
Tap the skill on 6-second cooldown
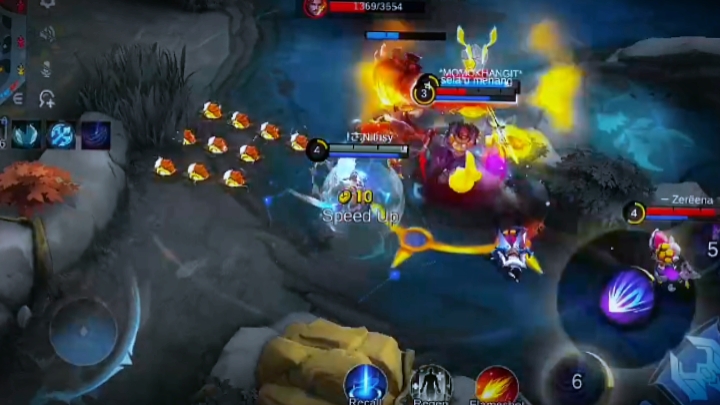(576, 380)
